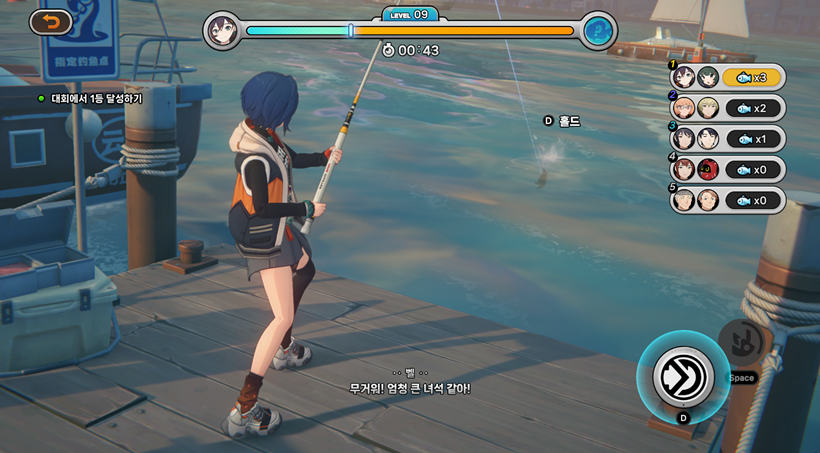Screen dimensions: 820x453
Task: Choose the second-place row with x2 fish
Action: tap(729, 108)
